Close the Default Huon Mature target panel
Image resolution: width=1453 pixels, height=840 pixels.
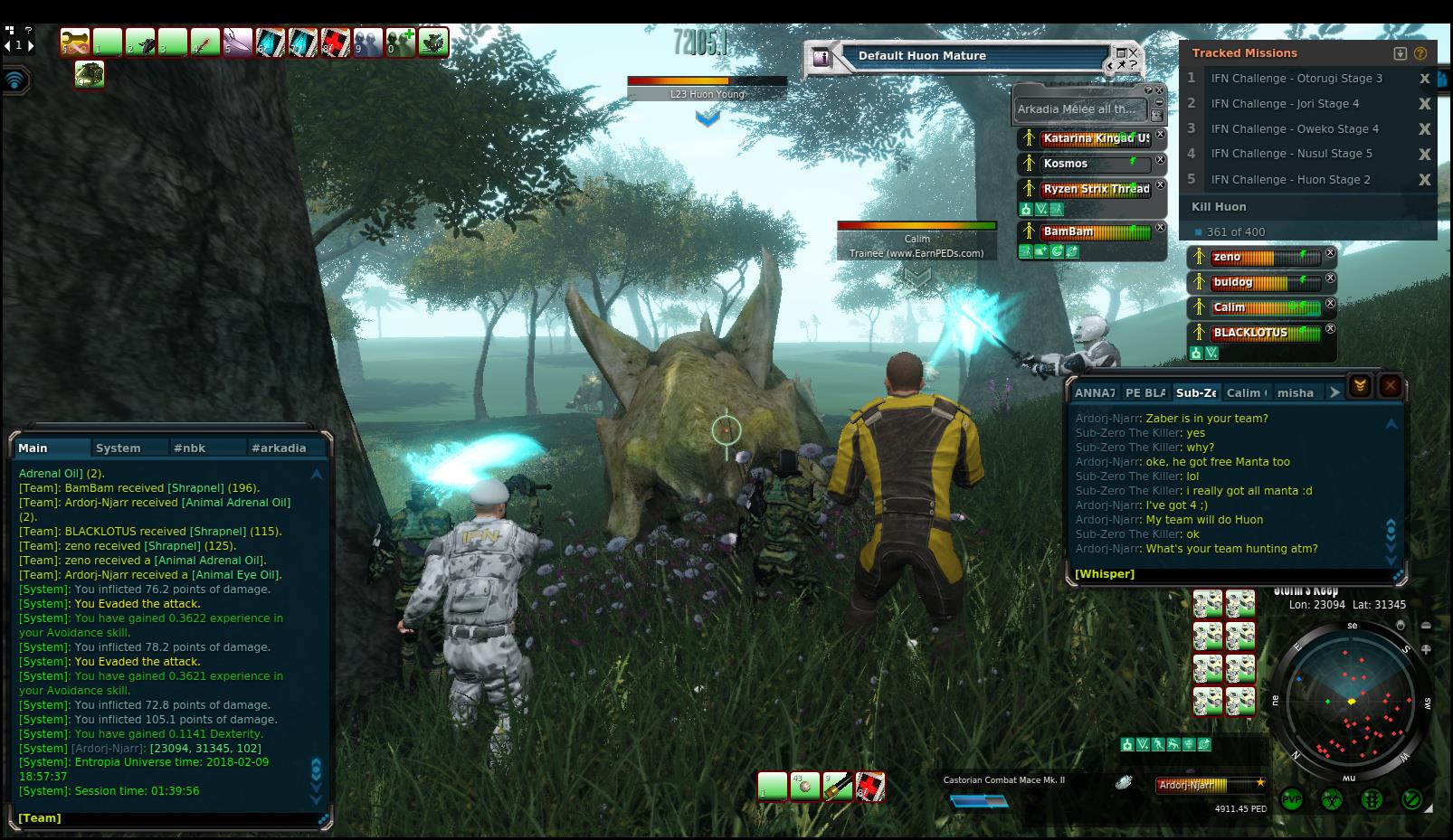[1134, 53]
